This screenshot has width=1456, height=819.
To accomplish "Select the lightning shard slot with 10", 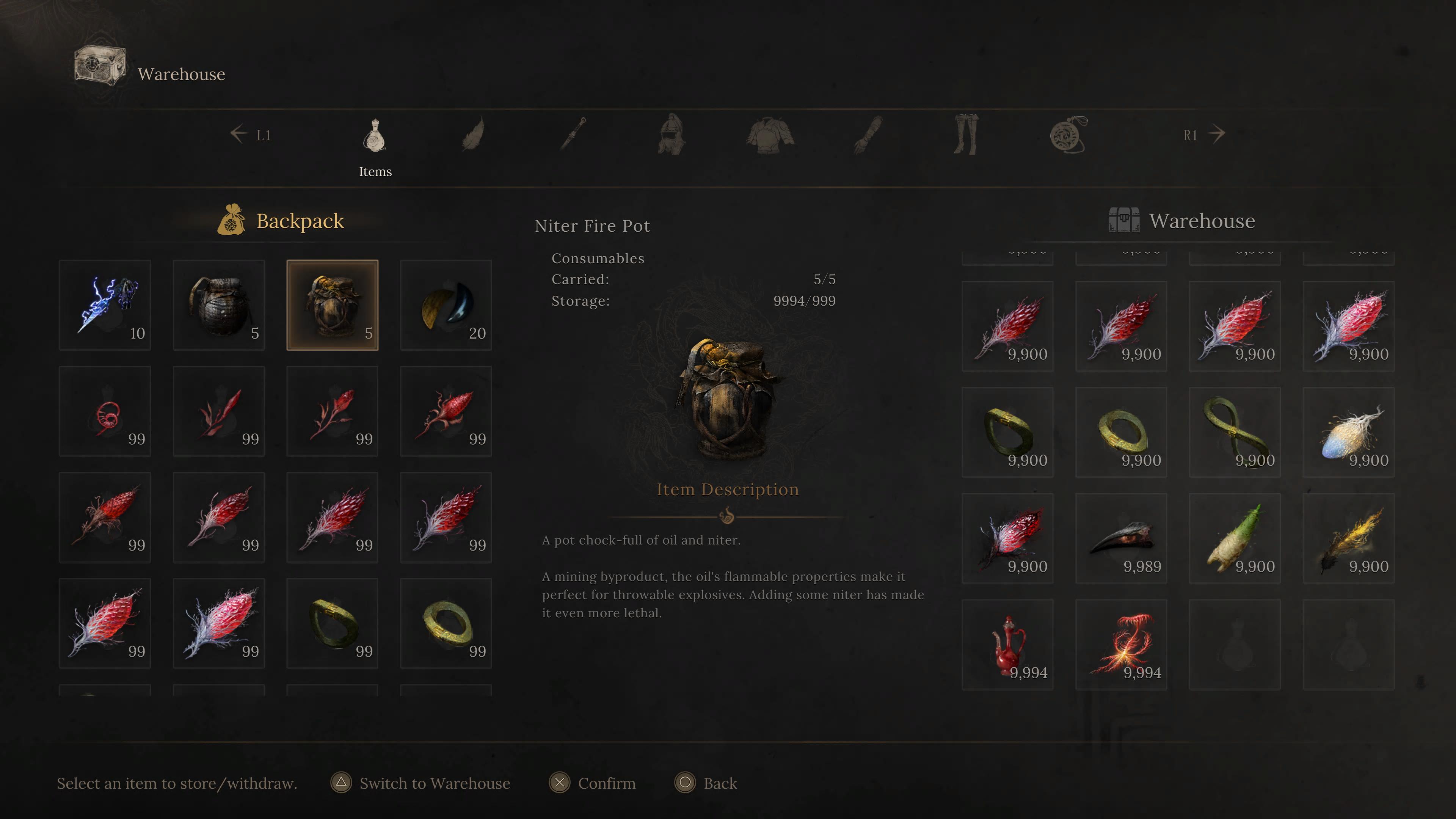I will pos(105,305).
